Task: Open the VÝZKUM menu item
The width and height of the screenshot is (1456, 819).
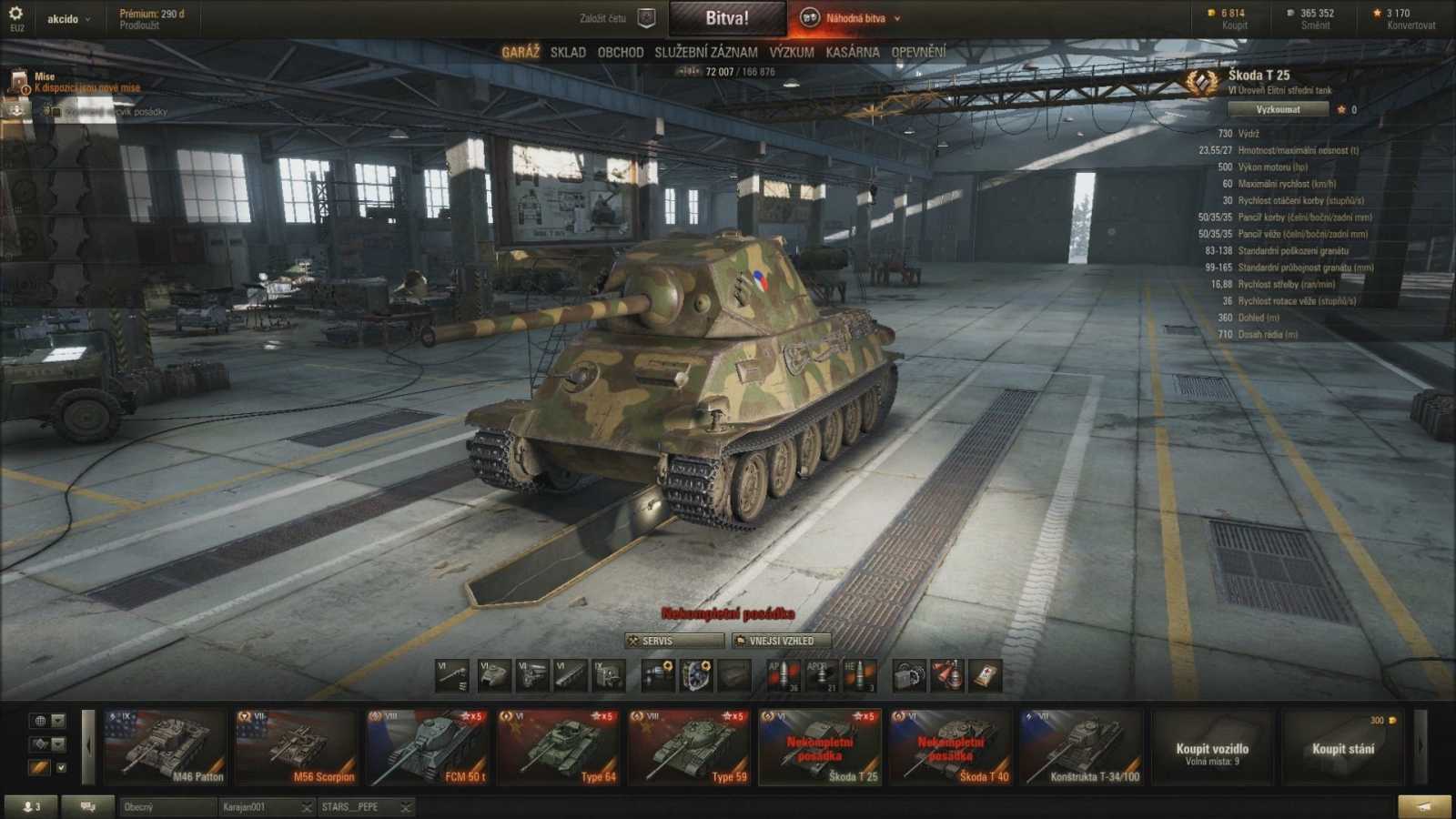Action: click(790, 52)
